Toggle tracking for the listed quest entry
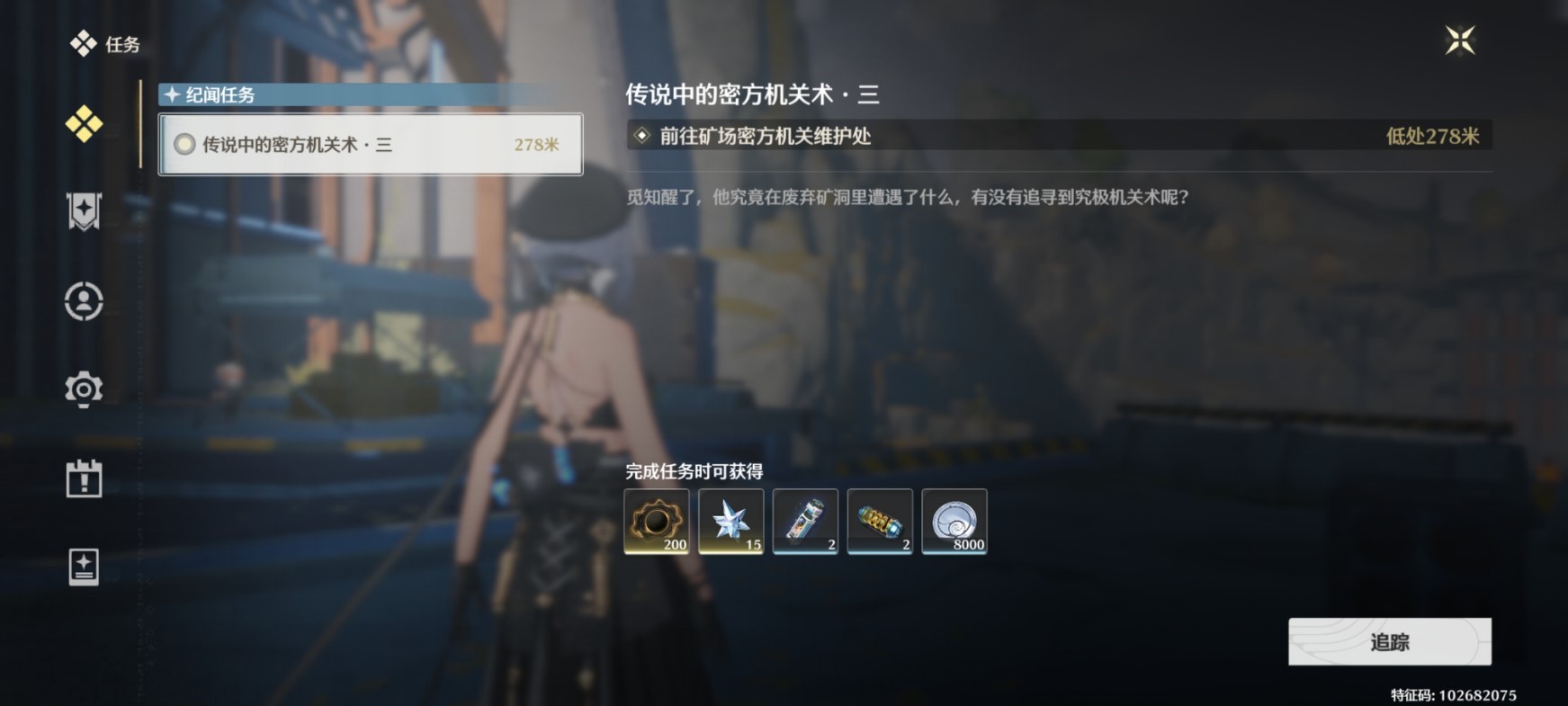Viewport: 1568px width, 706px height. tap(1391, 641)
